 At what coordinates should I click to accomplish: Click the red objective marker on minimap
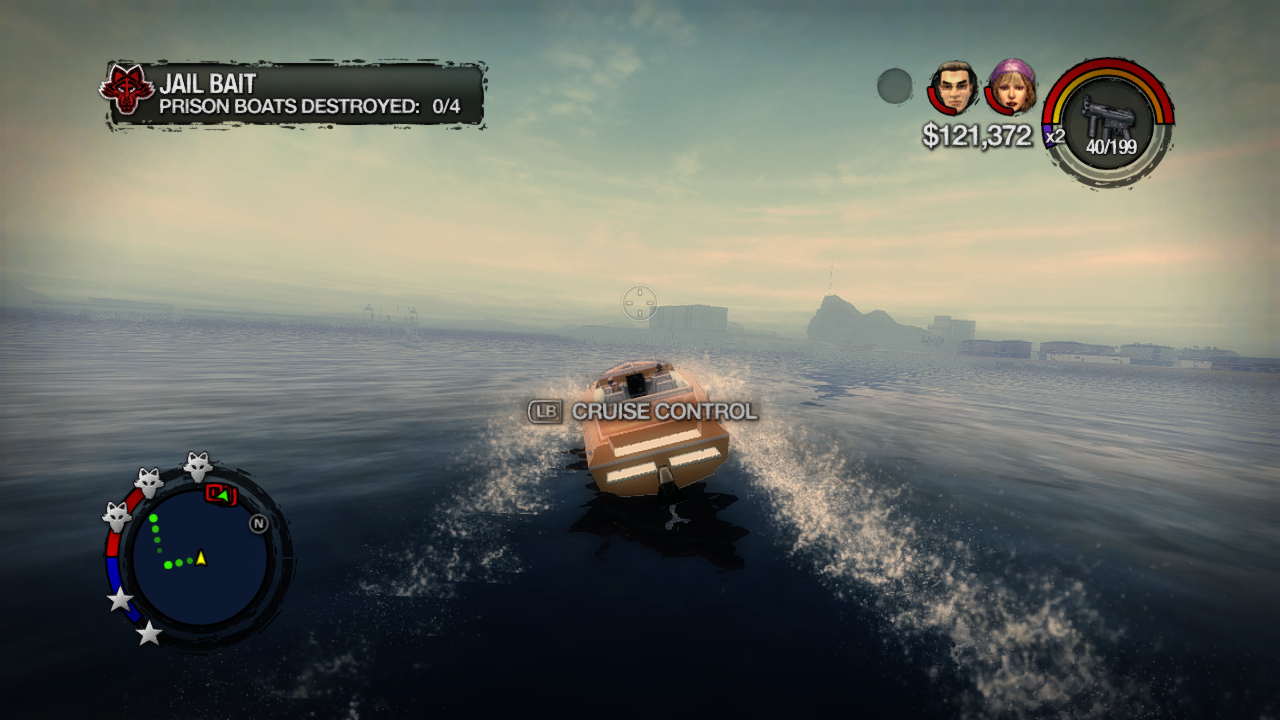pyautogui.click(x=220, y=494)
